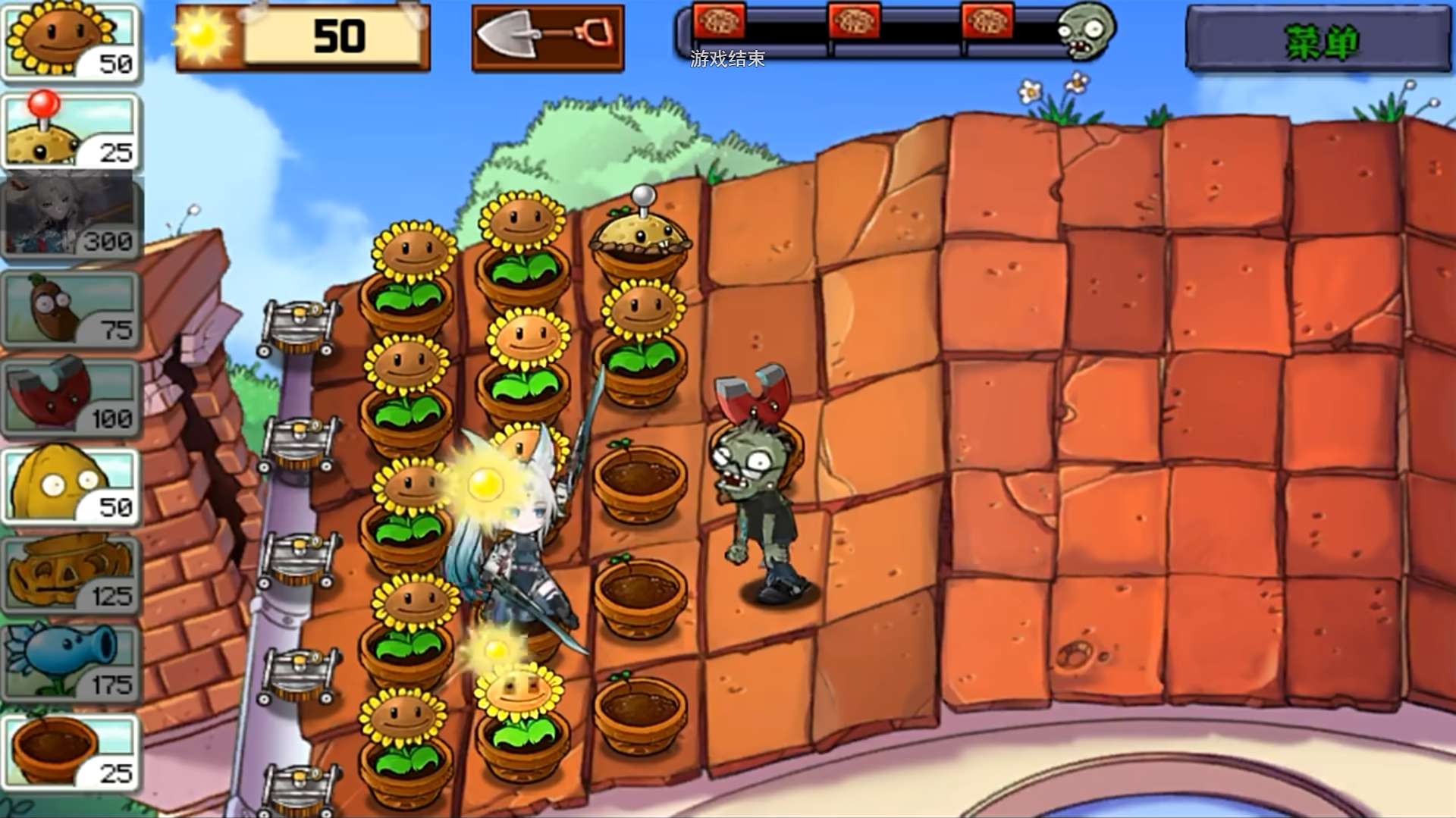Select the Coffee Bean seed packet
The width and height of the screenshot is (1456, 818).
pyautogui.click(x=72, y=309)
